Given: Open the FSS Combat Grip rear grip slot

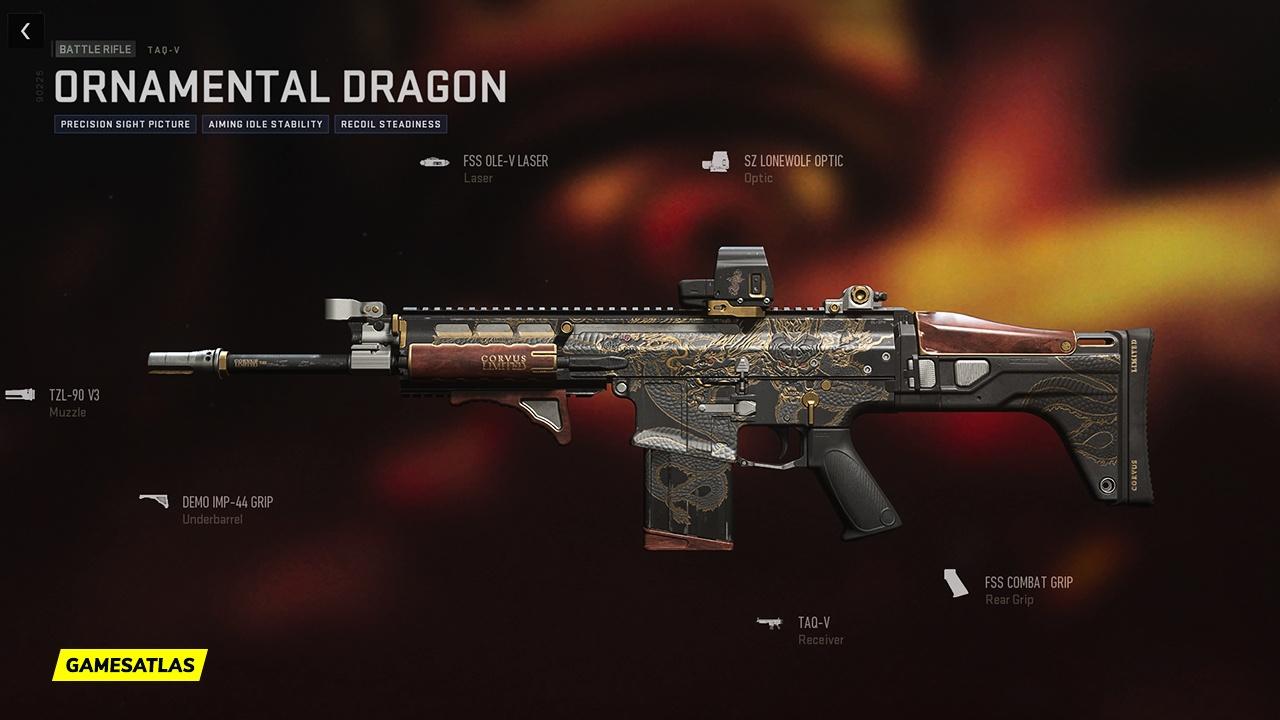Looking at the screenshot, I should [x=1027, y=583].
